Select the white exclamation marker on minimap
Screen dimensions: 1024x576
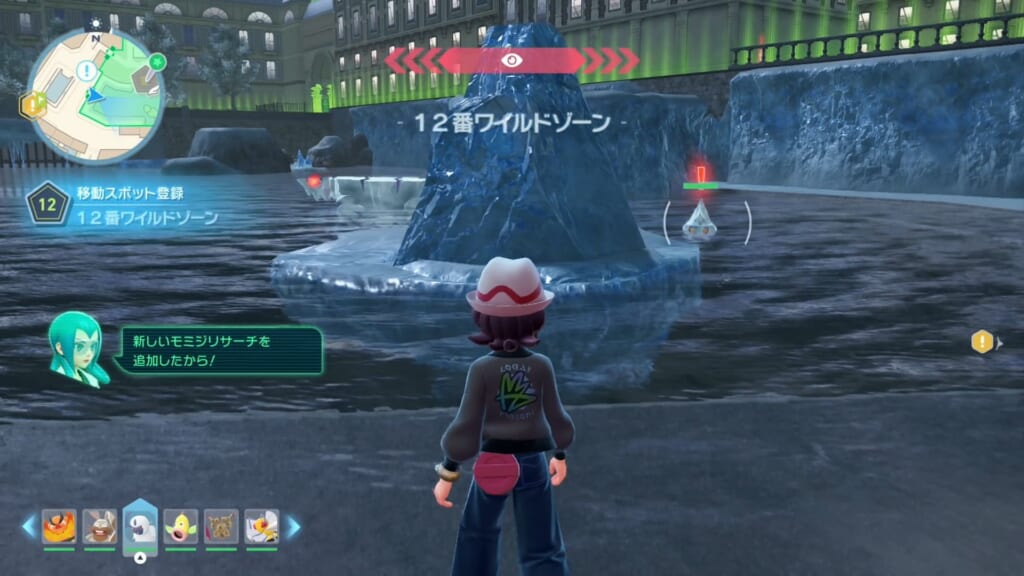point(87,70)
